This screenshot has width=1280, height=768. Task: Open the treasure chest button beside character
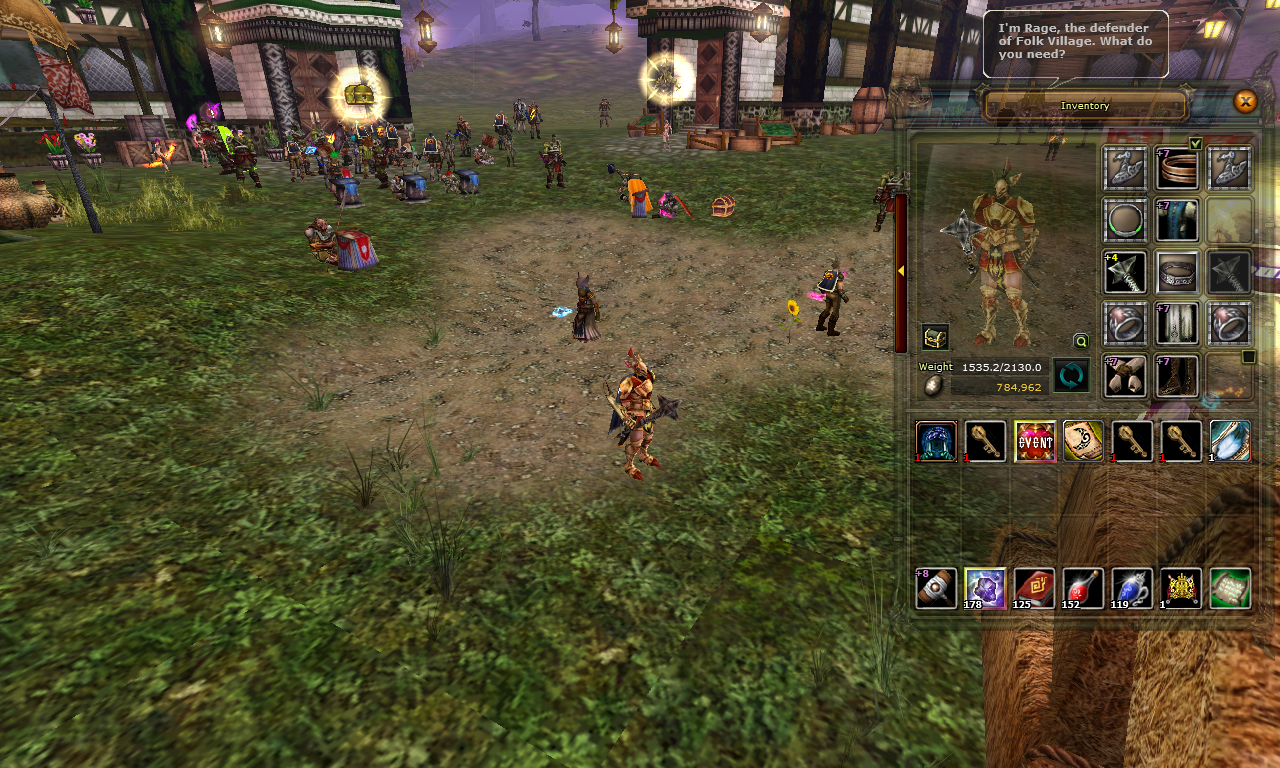(935, 337)
